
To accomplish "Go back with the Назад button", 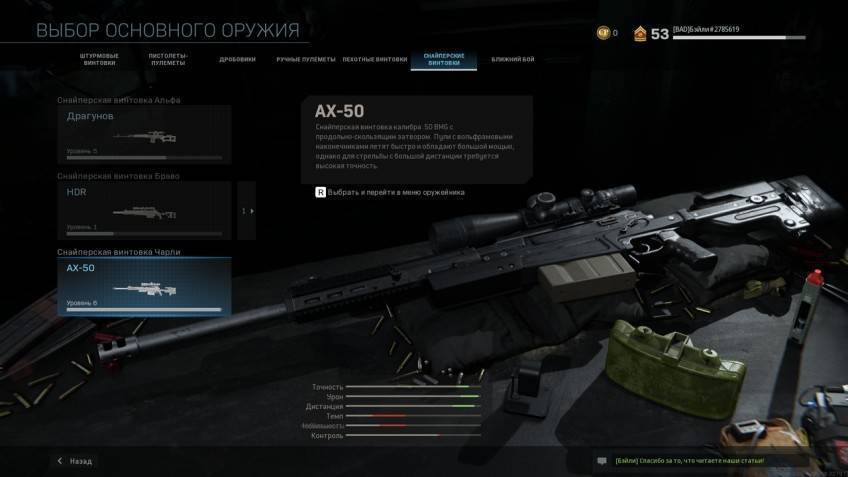I will pyautogui.click(x=74, y=461).
